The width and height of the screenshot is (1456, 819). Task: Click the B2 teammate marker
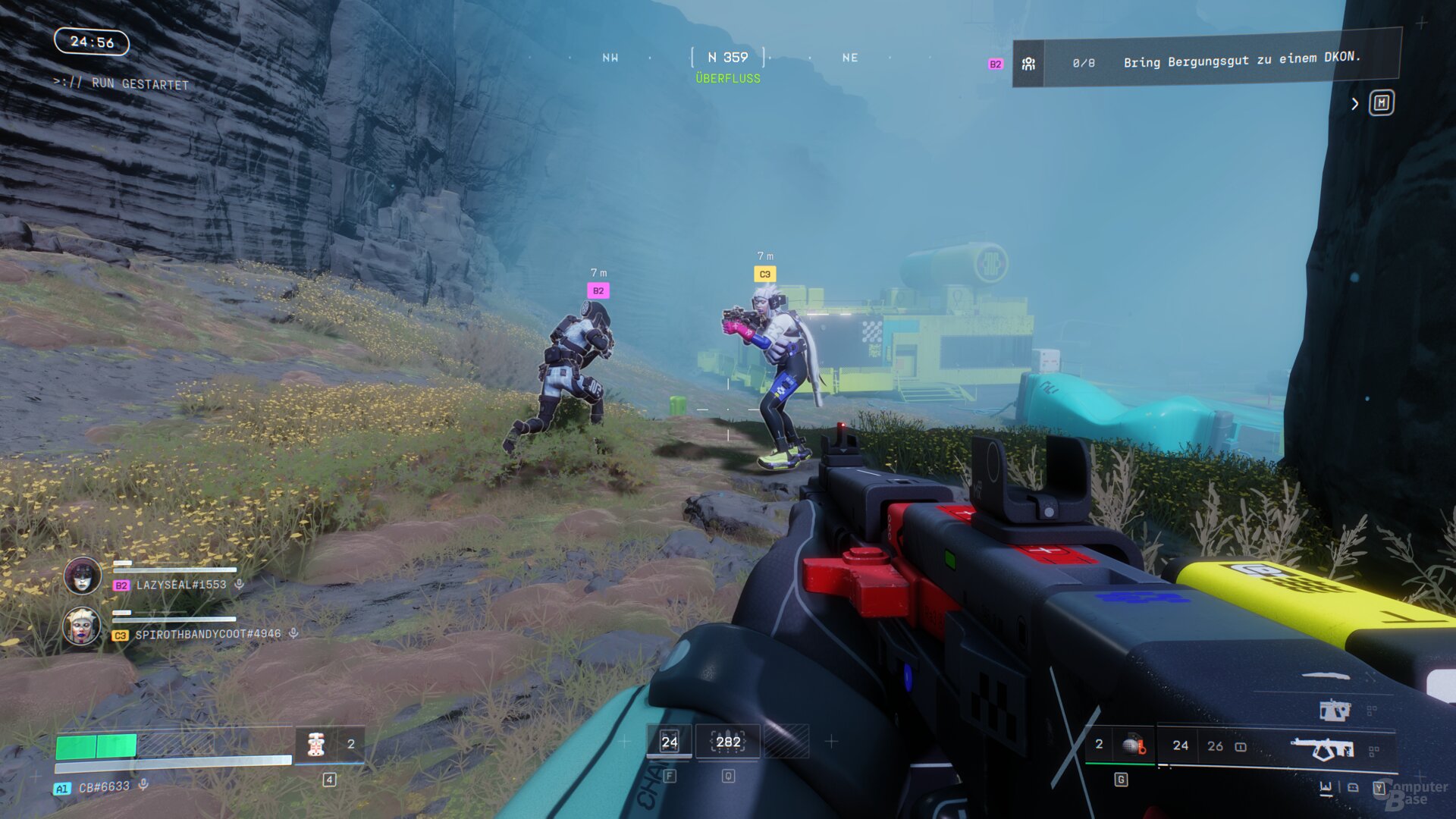point(598,290)
